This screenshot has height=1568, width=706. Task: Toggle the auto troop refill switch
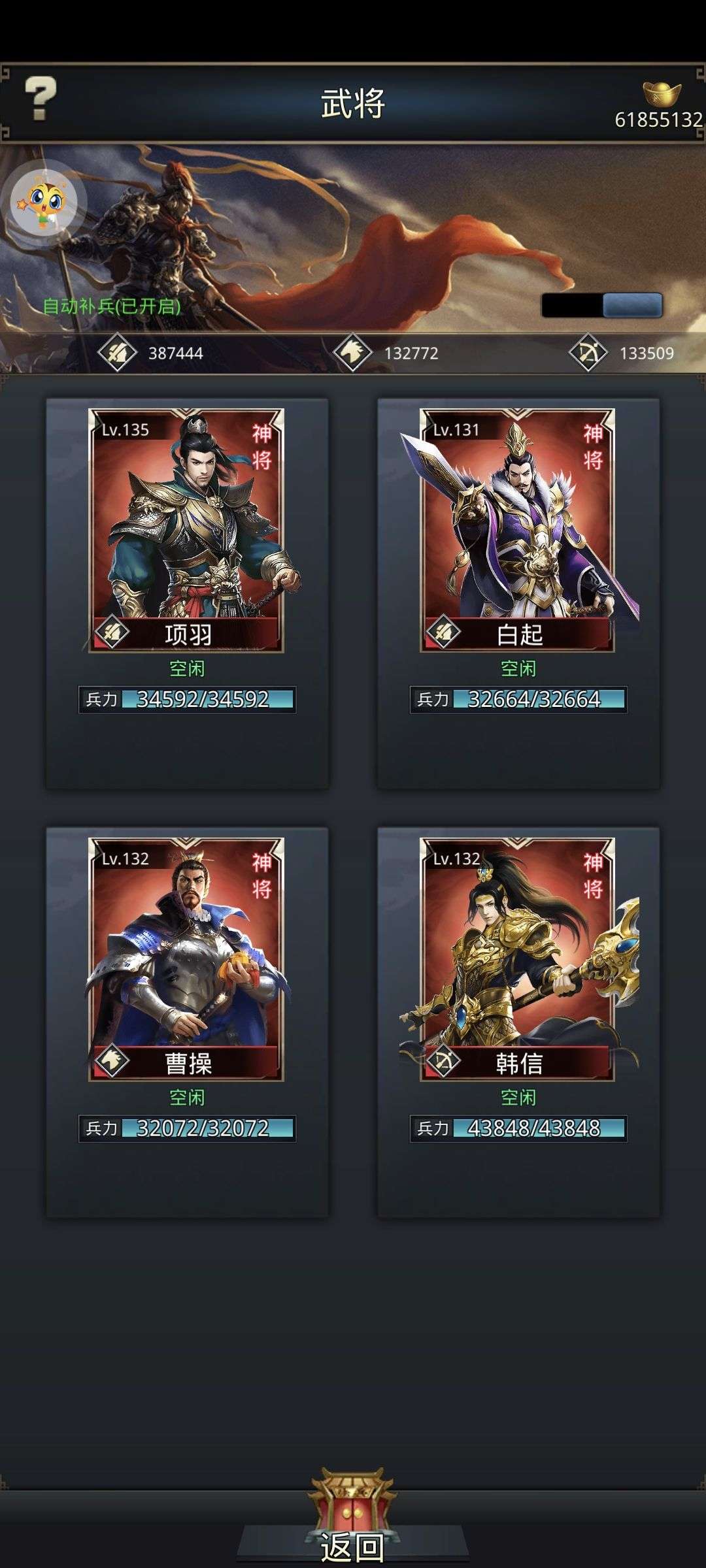coord(601,305)
